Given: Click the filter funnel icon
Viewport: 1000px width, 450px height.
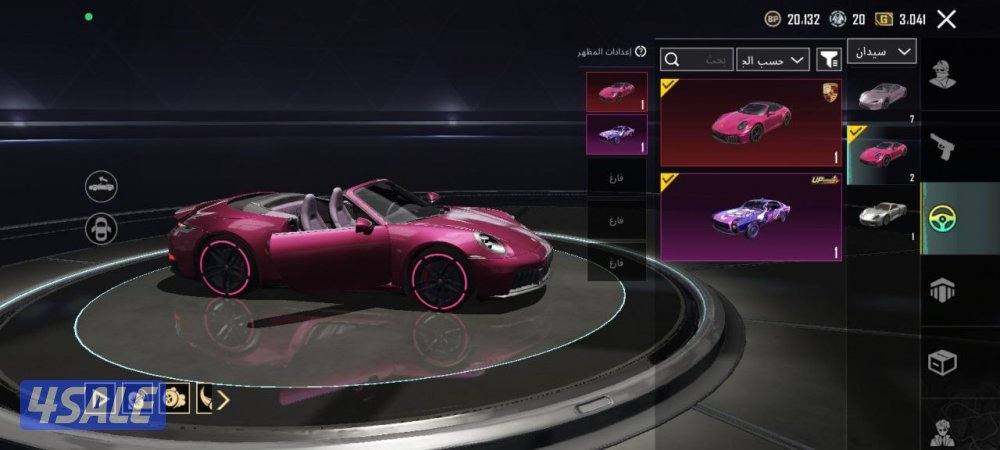Looking at the screenshot, I should pos(829,60).
